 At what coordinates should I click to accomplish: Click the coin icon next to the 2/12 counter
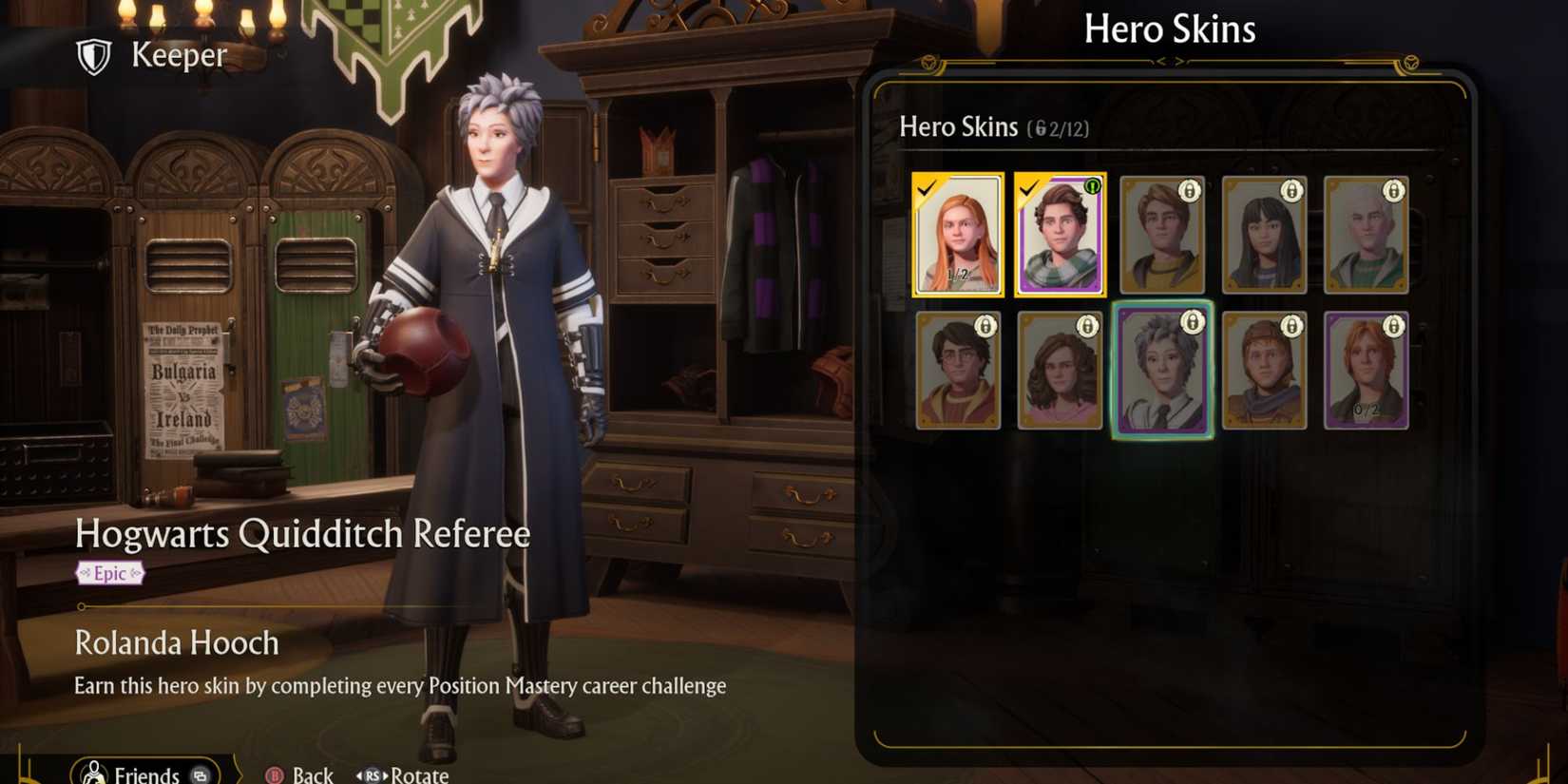[x=1041, y=126]
